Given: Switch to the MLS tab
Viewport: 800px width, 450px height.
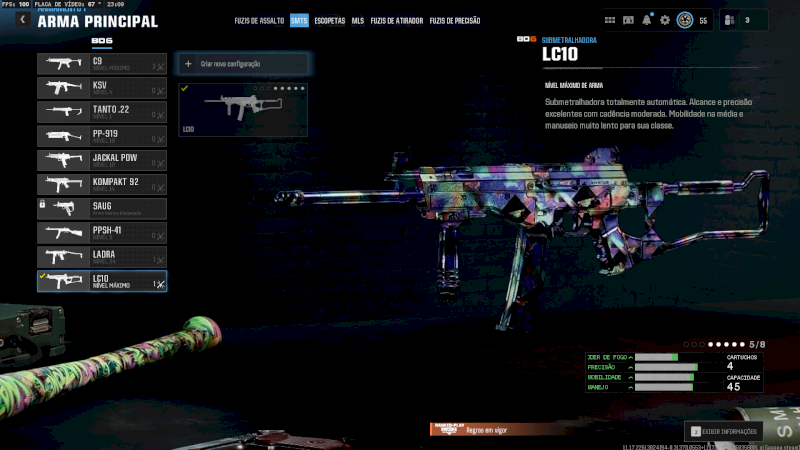Looking at the screenshot, I should pyautogui.click(x=358, y=20).
